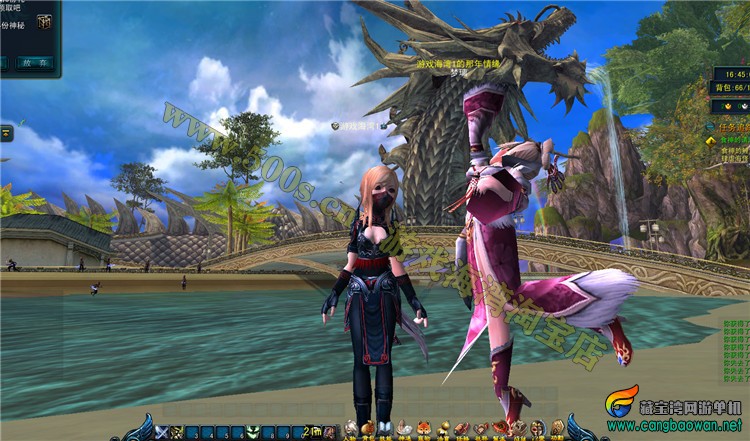The height and width of the screenshot is (441, 750).
Task: Activate the crossed swords attack skill
Action: [x=162, y=432]
